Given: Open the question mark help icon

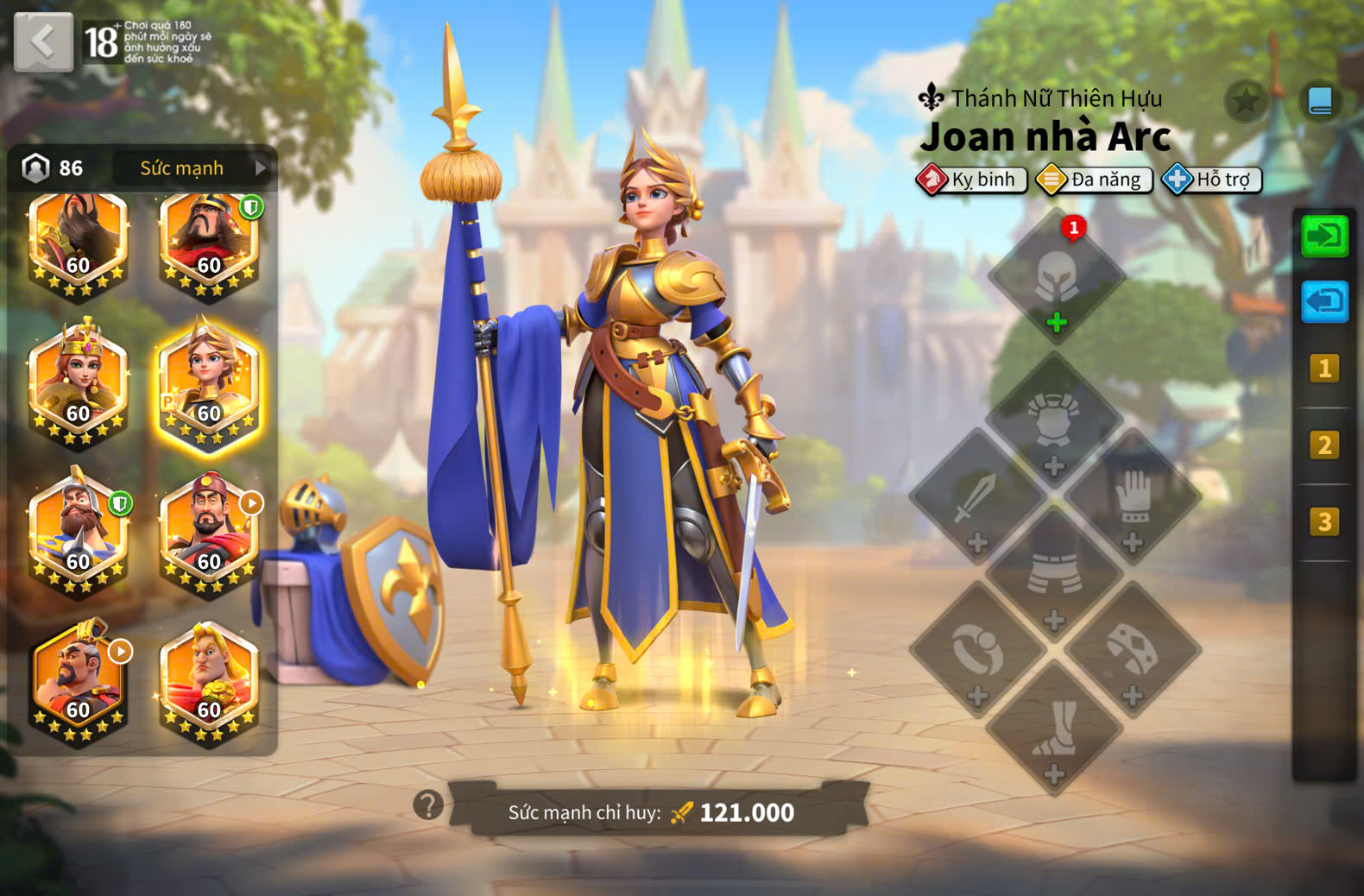Looking at the screenshot, I should tap(428, 805).
